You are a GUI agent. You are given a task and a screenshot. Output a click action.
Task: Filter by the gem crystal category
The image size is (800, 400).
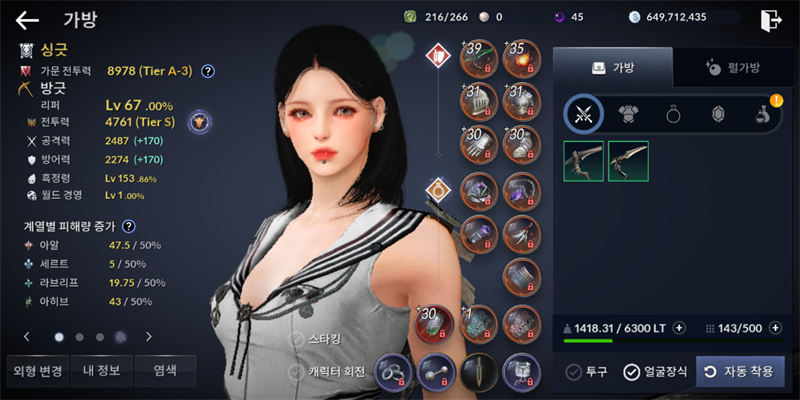[717, 114]
